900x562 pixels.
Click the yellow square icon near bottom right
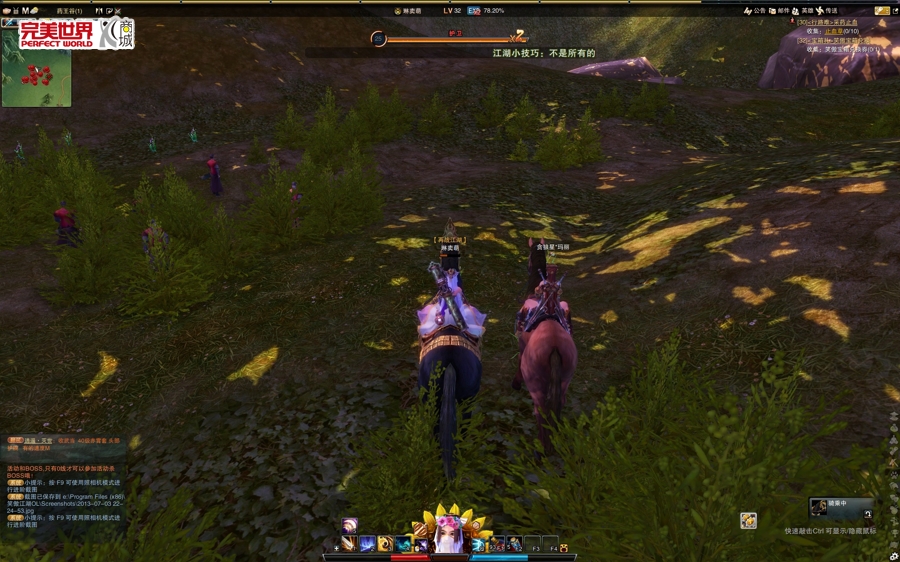click(x=748, y=520)
